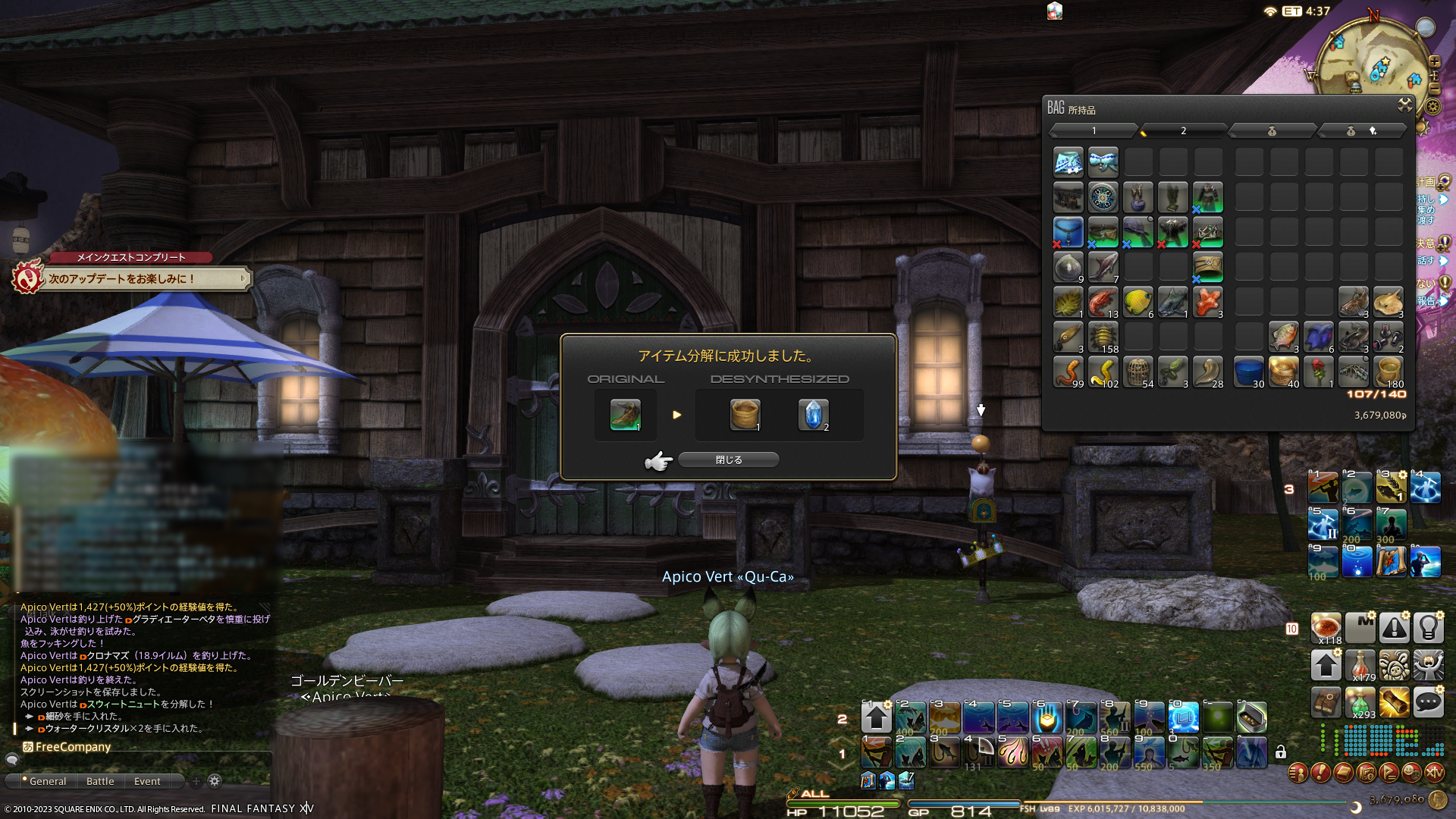Viewport: 1456px width, 819px height.
Task: Pick the red coral item in bag
Action: click(x=1207, y=303)
